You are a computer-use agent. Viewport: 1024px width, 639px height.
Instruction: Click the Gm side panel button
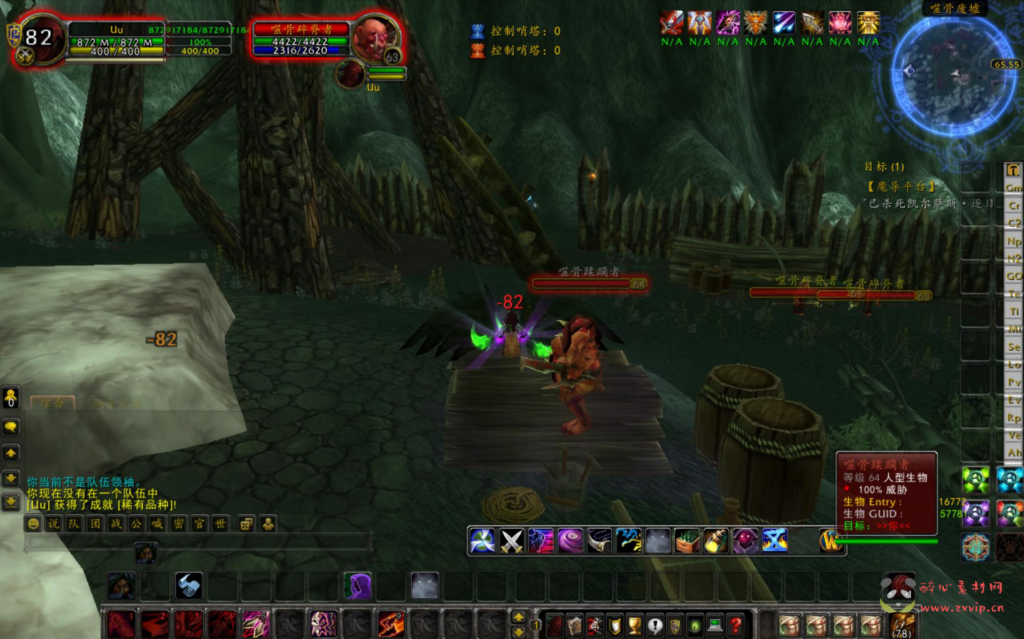coord(1013,187)
